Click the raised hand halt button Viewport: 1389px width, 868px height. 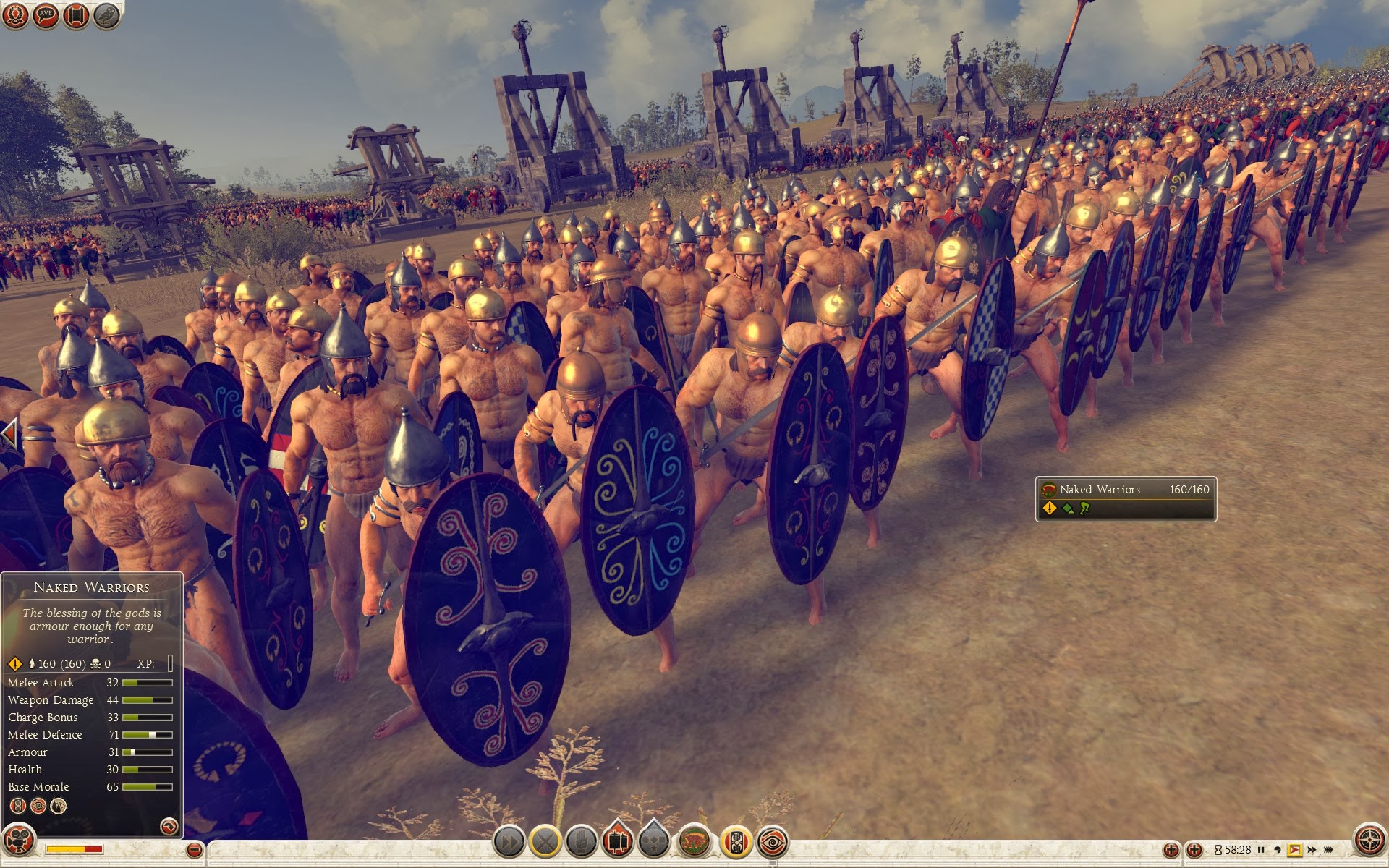581,842
